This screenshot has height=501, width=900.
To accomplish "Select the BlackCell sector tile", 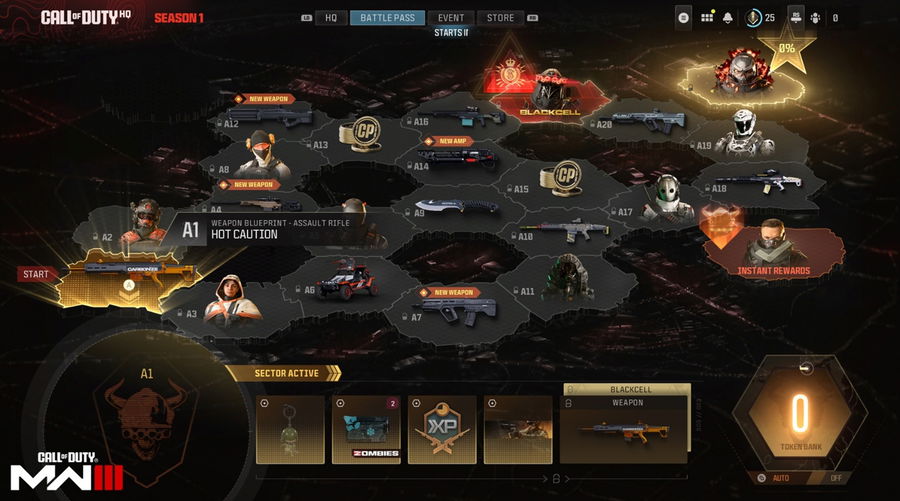I will tap(546, 95).
